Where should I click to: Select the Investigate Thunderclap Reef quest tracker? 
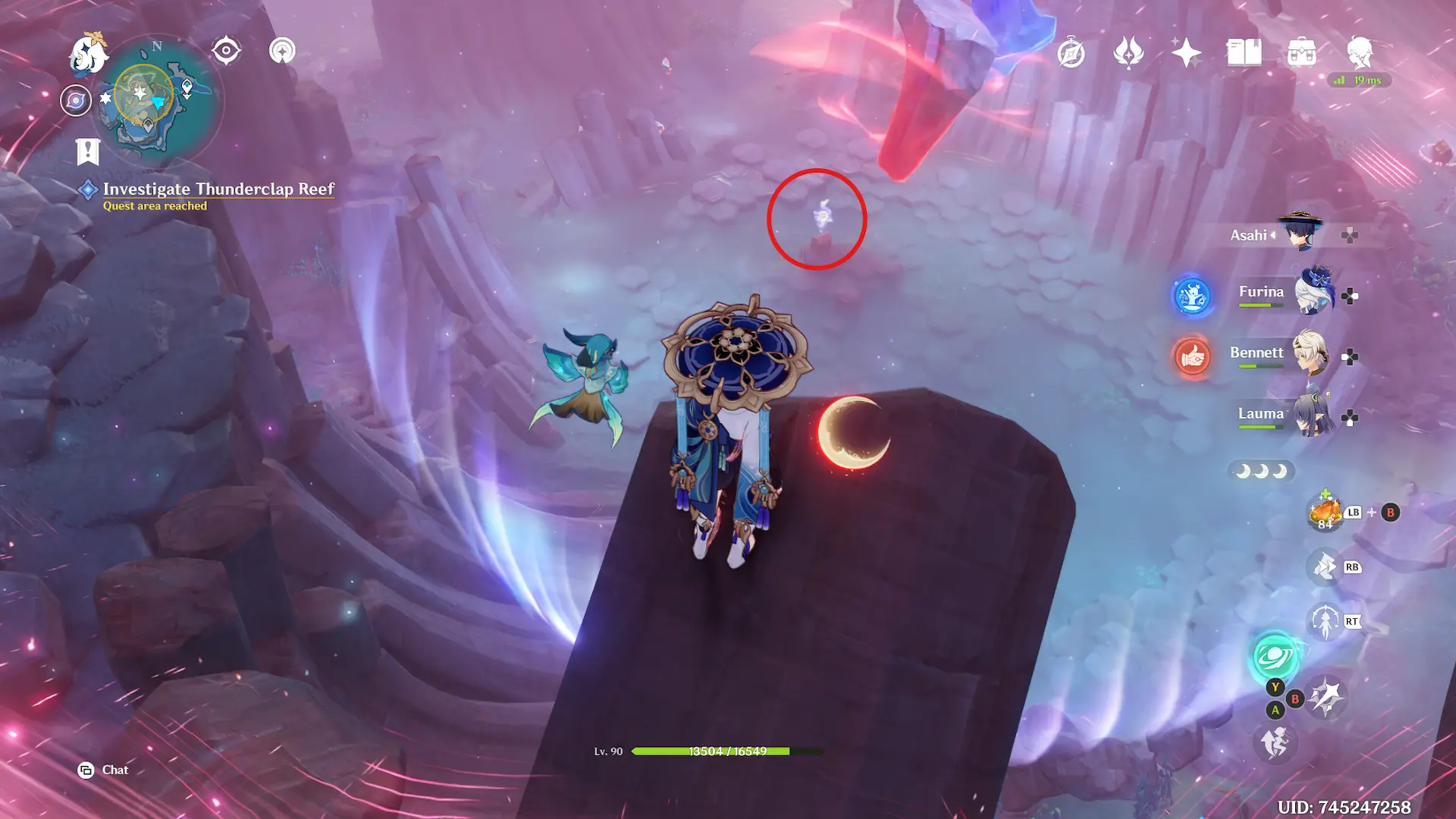click(218, 190)
